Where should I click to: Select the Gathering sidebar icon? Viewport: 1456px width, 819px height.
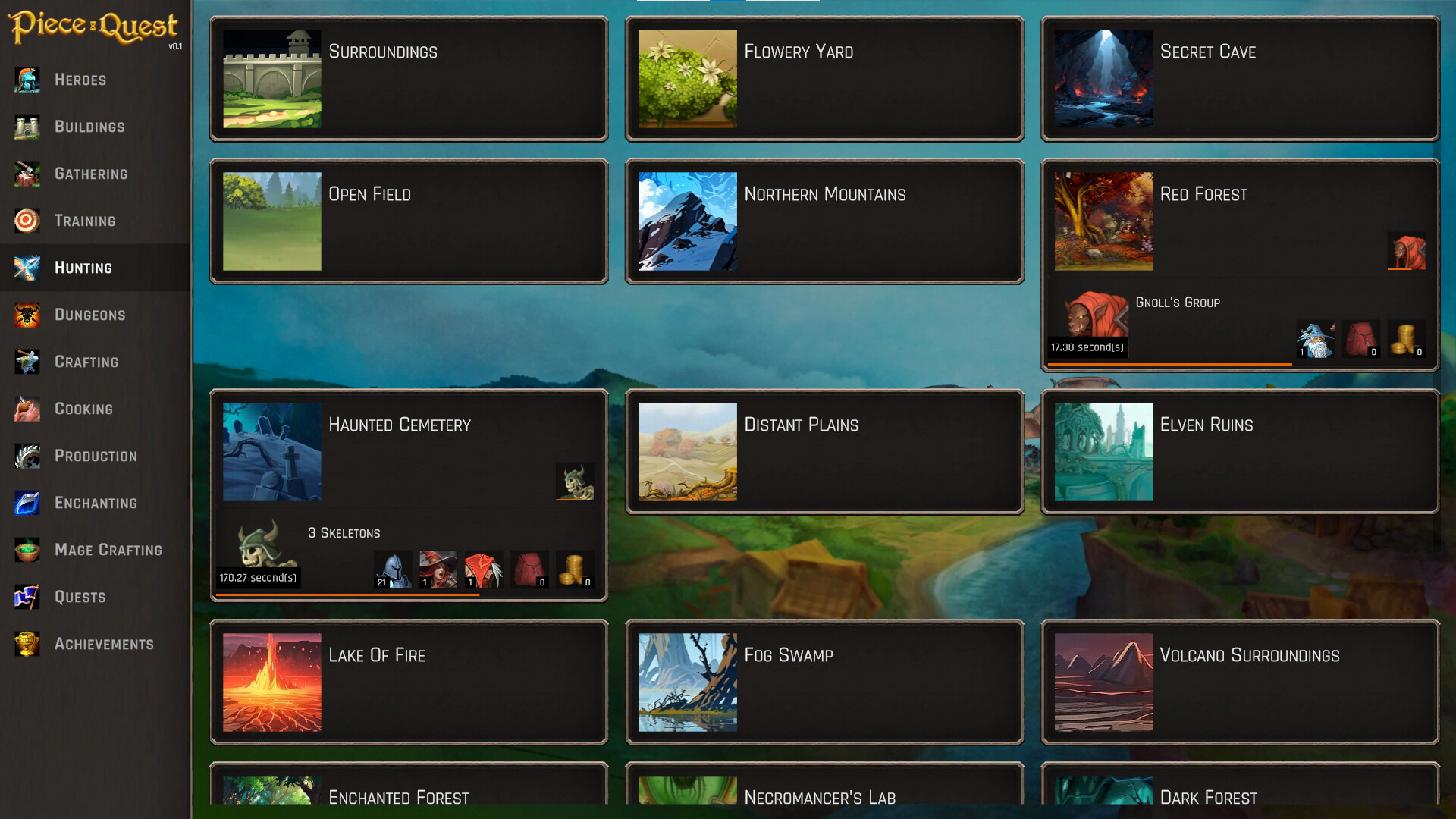27,174
